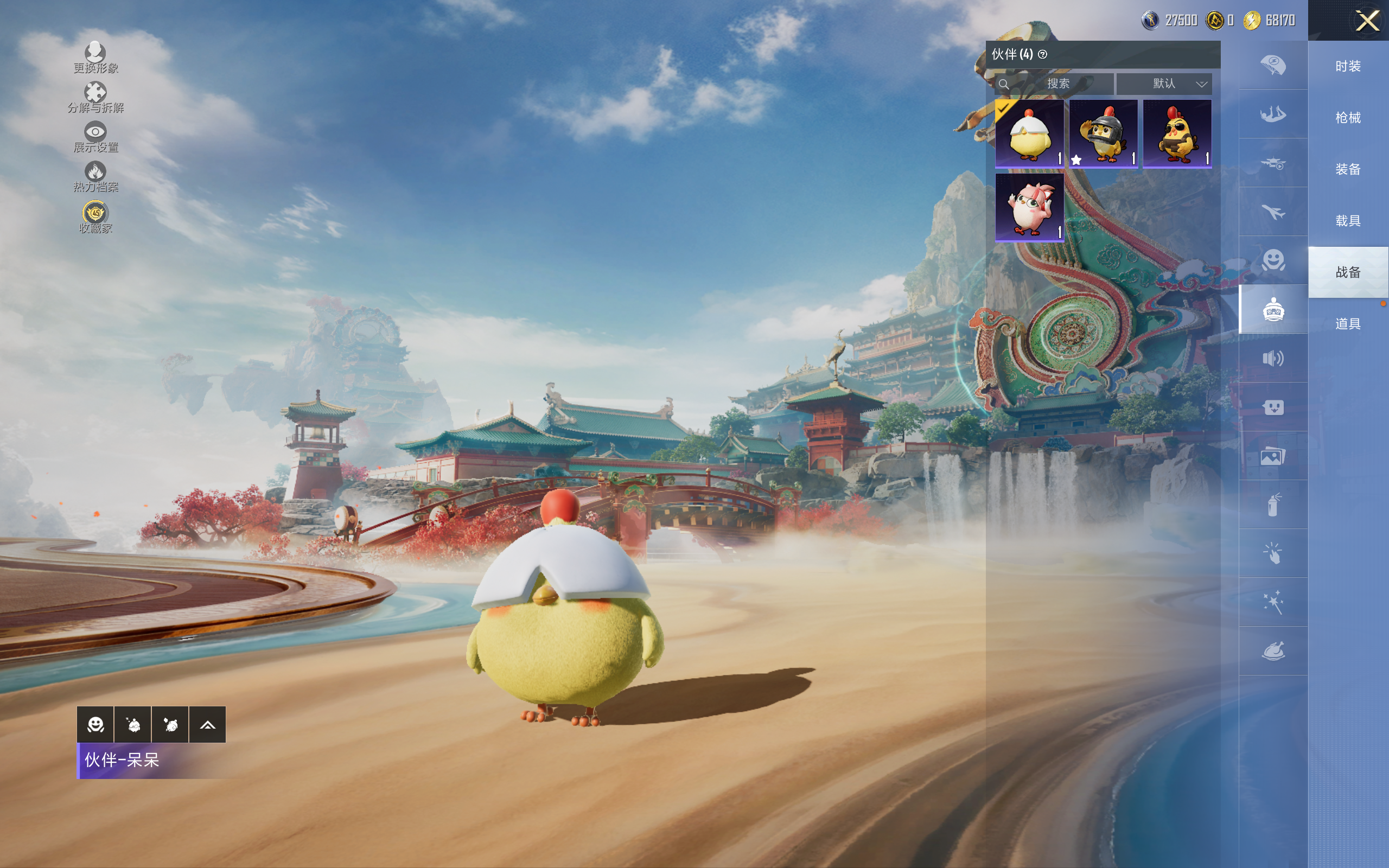The height and width of the screenshot is (868, 1389).
Task: Close the inventory screen with the X
Action: (1367, 21)
